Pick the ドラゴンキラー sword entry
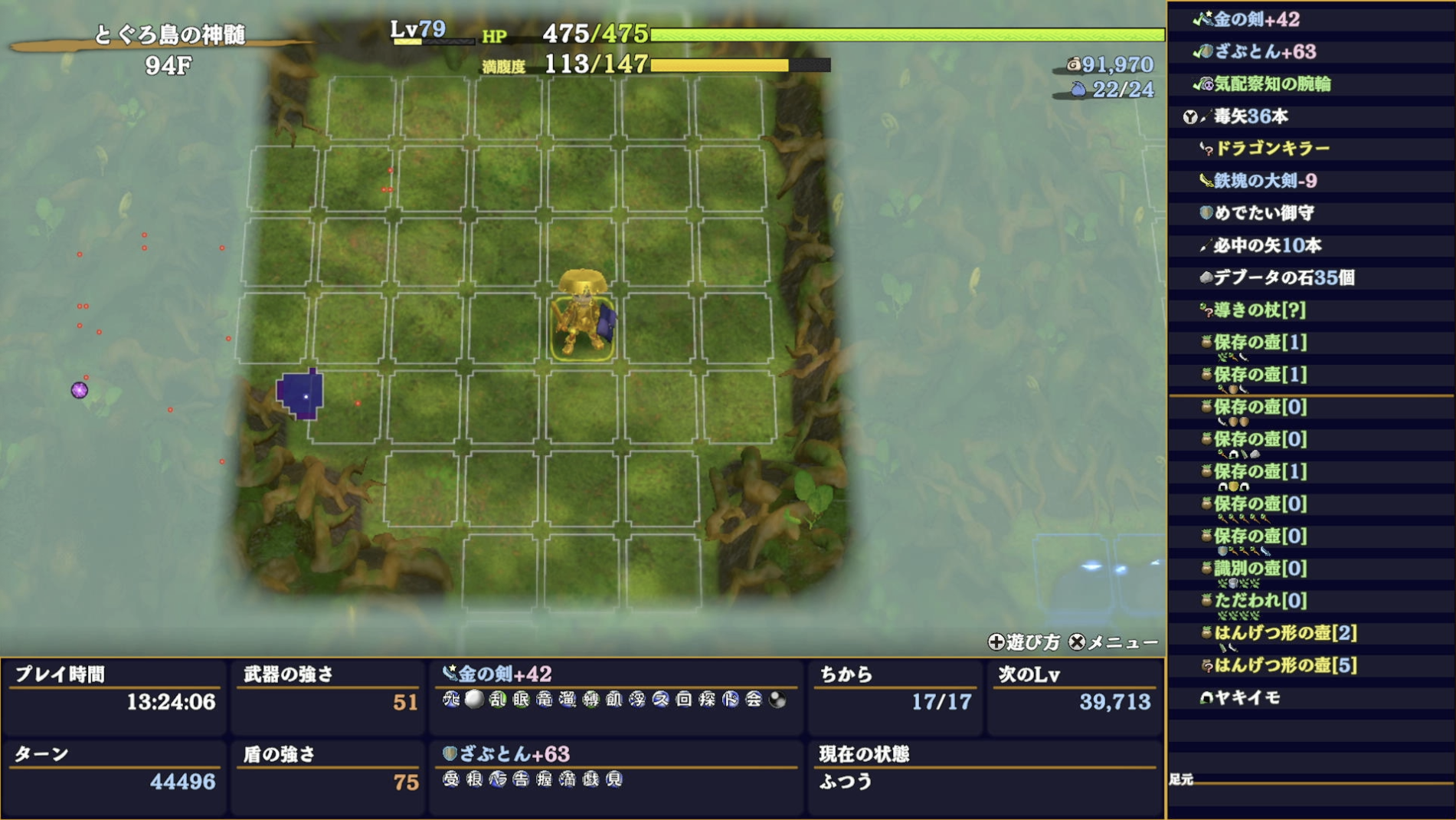 click(x=1271, y=149)
